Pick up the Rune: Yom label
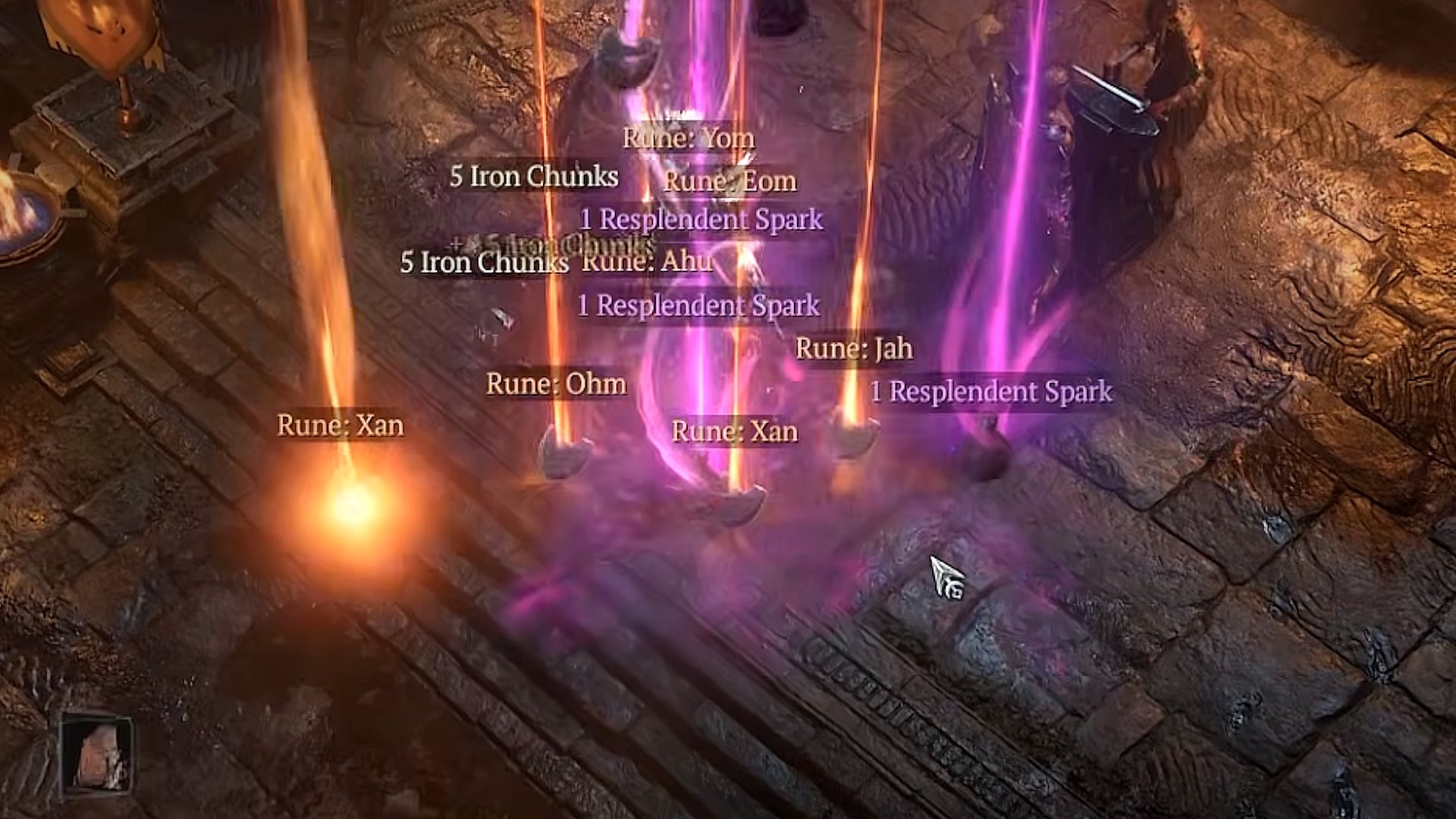The width and height of the screenshot is (1456, 819). pos(688,138)
